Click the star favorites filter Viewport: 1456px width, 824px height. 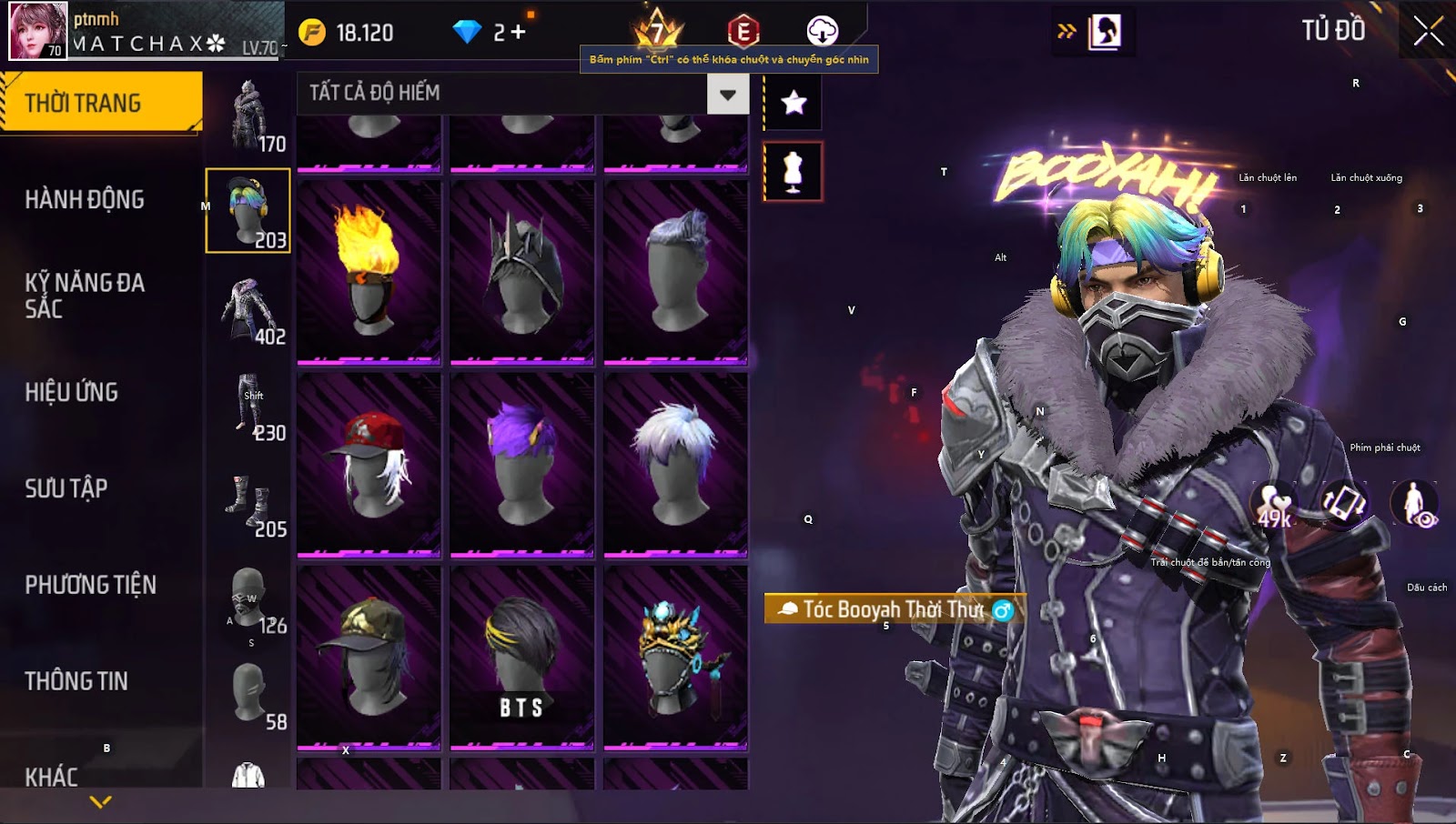[794, 102]
